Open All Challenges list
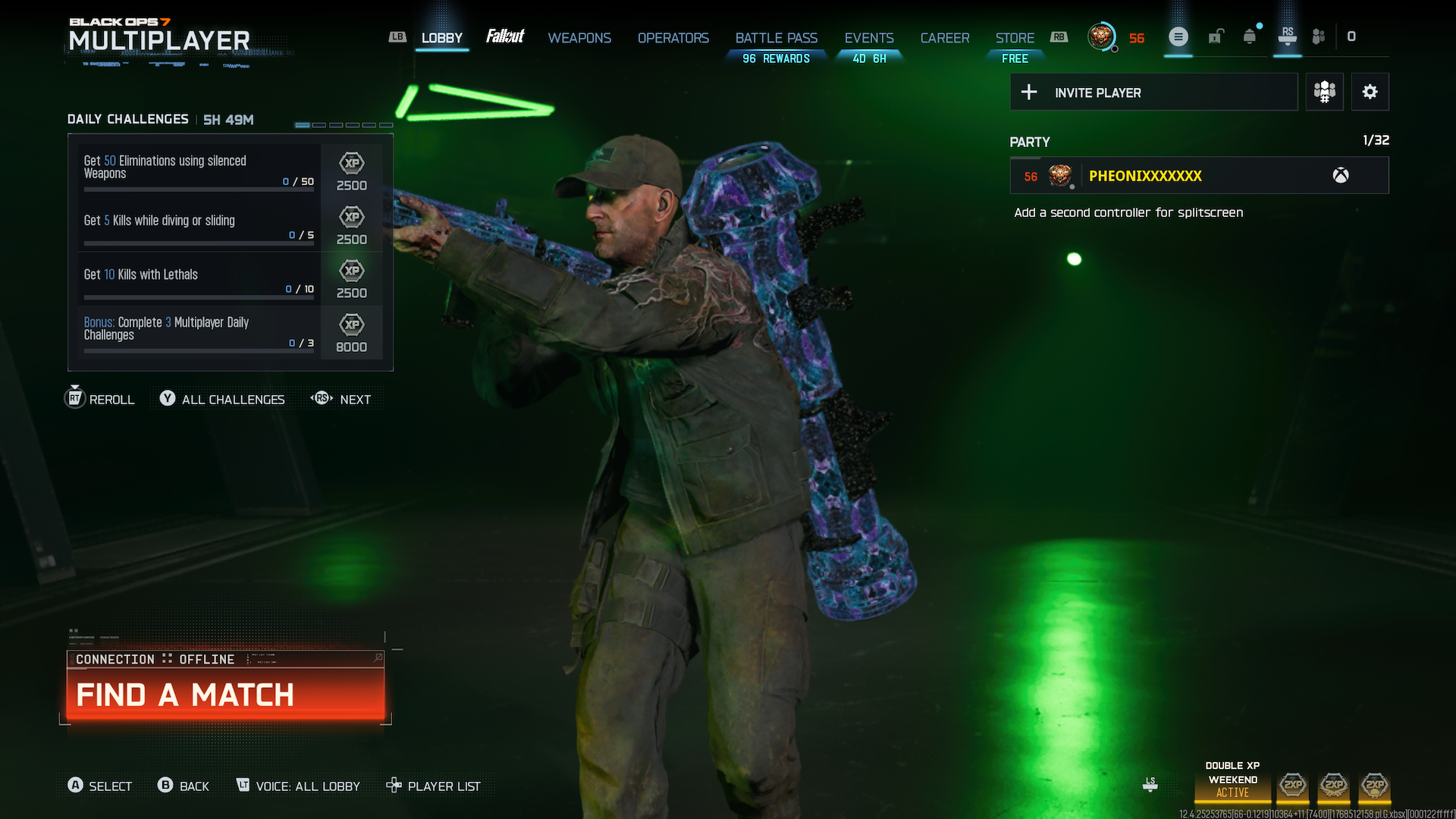This screenshot has height=819, width=1456. point(223,400)
